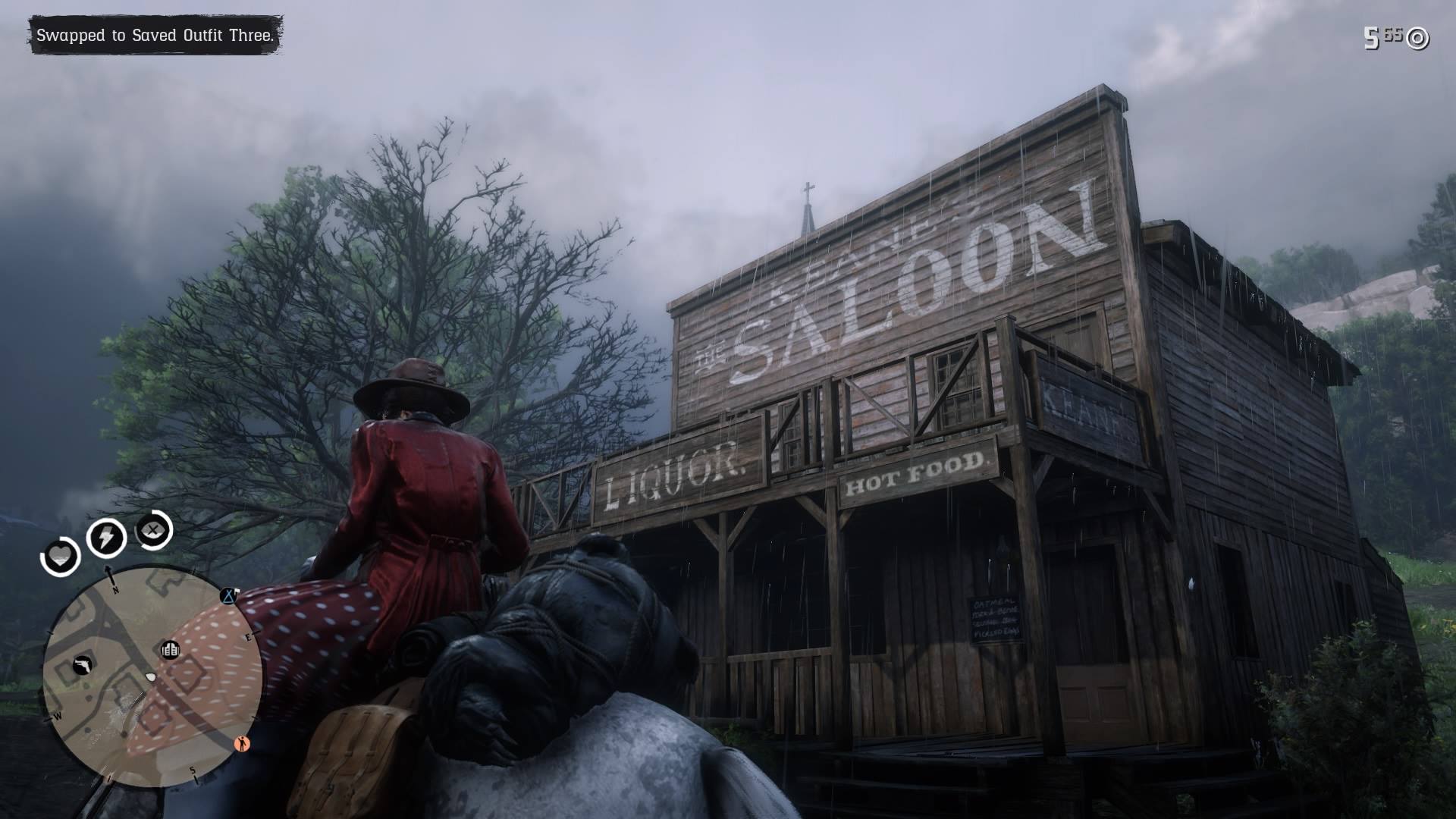This screenshot has width=1456, height=819.
Task: Select the building marker on the minimap
Action: point(171,650)
